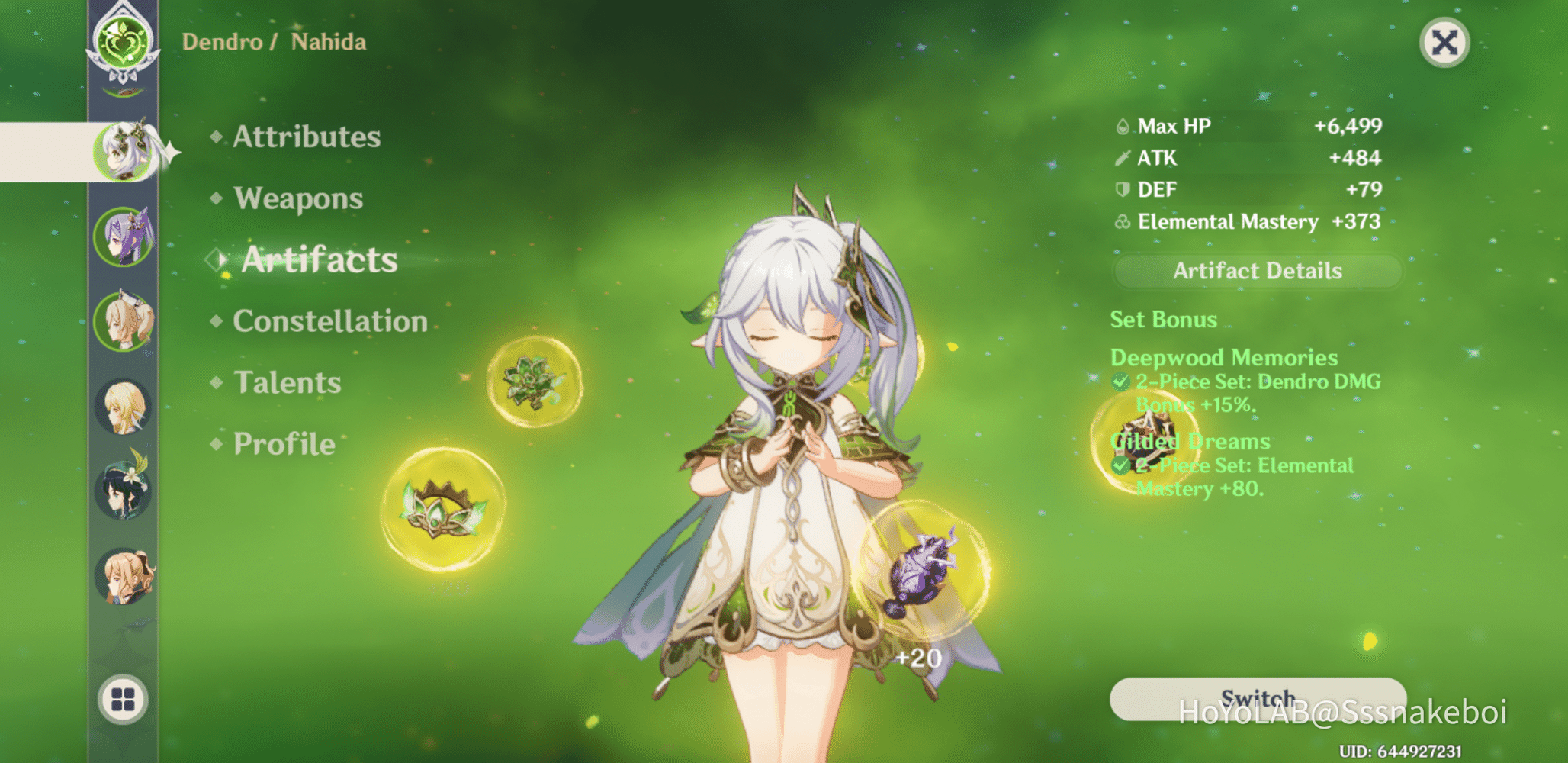Expand the Profile section diamond marker
Screen dimensions: 1568x763
point(216,443)
